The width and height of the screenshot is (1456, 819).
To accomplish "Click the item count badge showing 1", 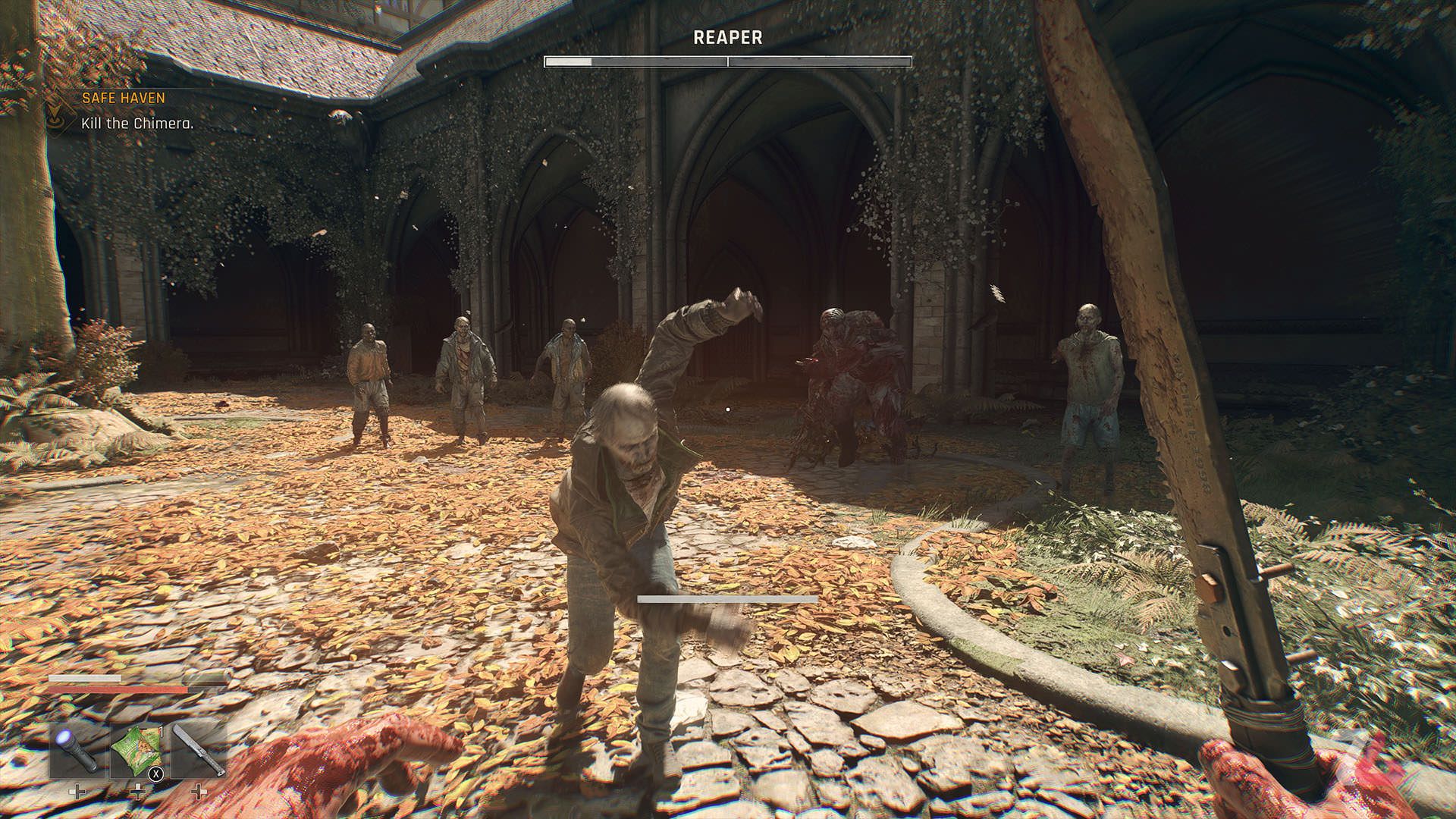I will point(162,734).
